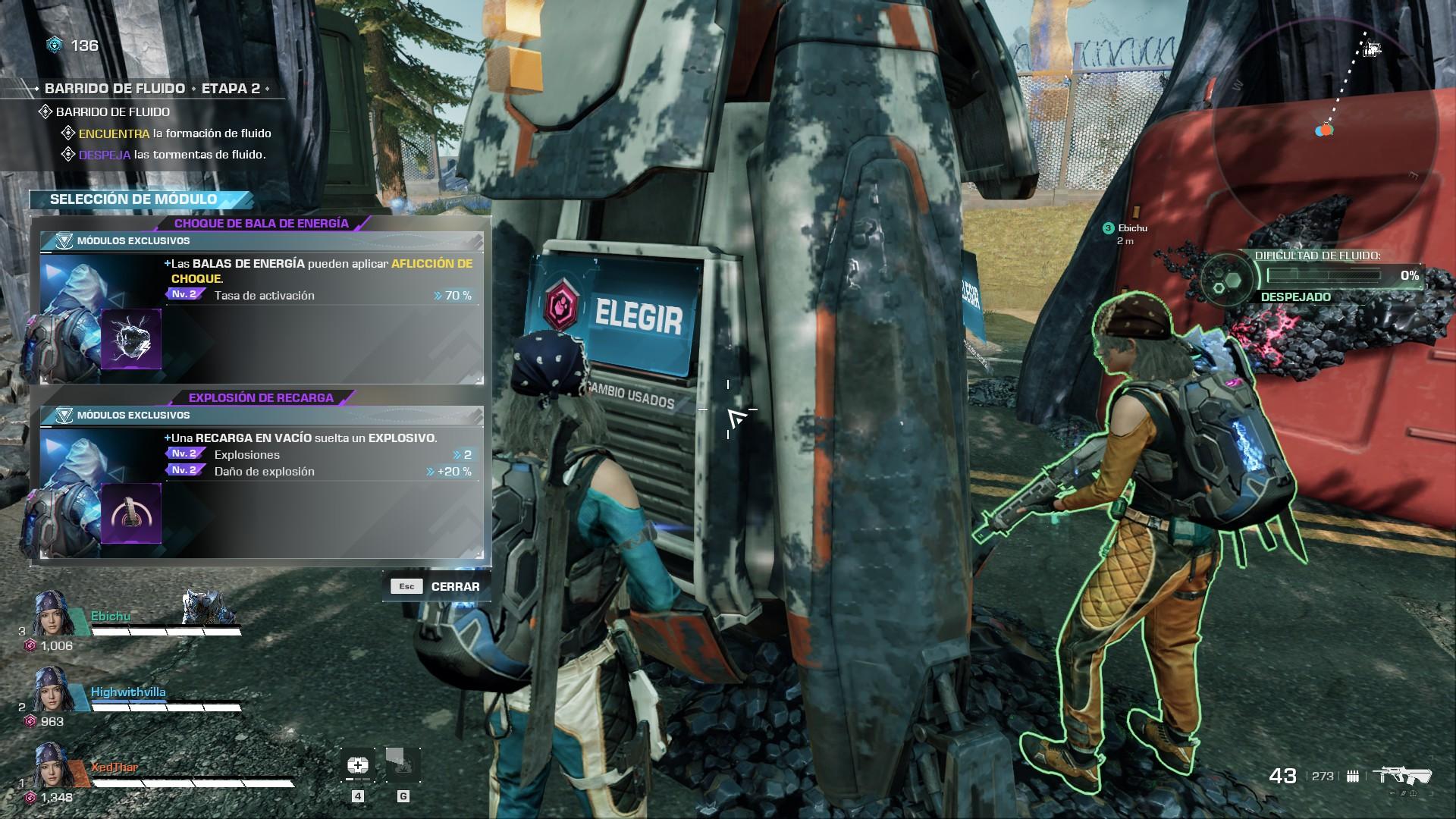Click the shock bullet module icon
The width and height of the screenshot is (1456, 819).
131,339
